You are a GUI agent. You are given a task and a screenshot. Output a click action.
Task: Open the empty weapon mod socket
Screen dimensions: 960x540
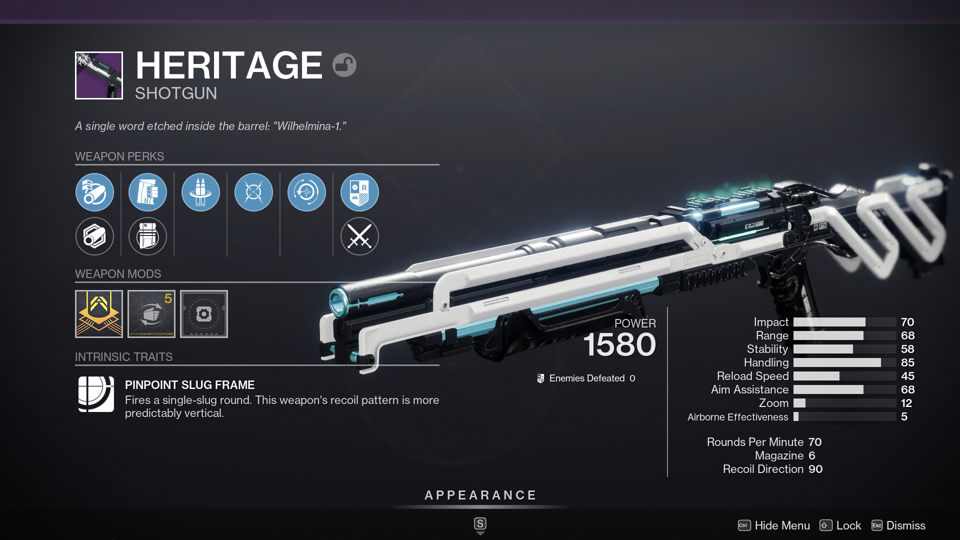click(204, 314)
